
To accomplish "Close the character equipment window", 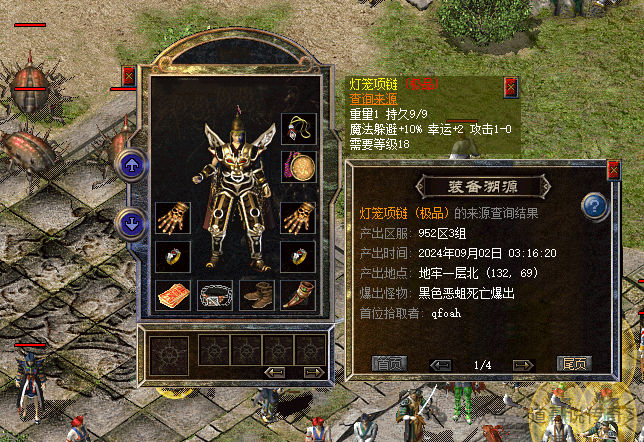I will point(128,75).
